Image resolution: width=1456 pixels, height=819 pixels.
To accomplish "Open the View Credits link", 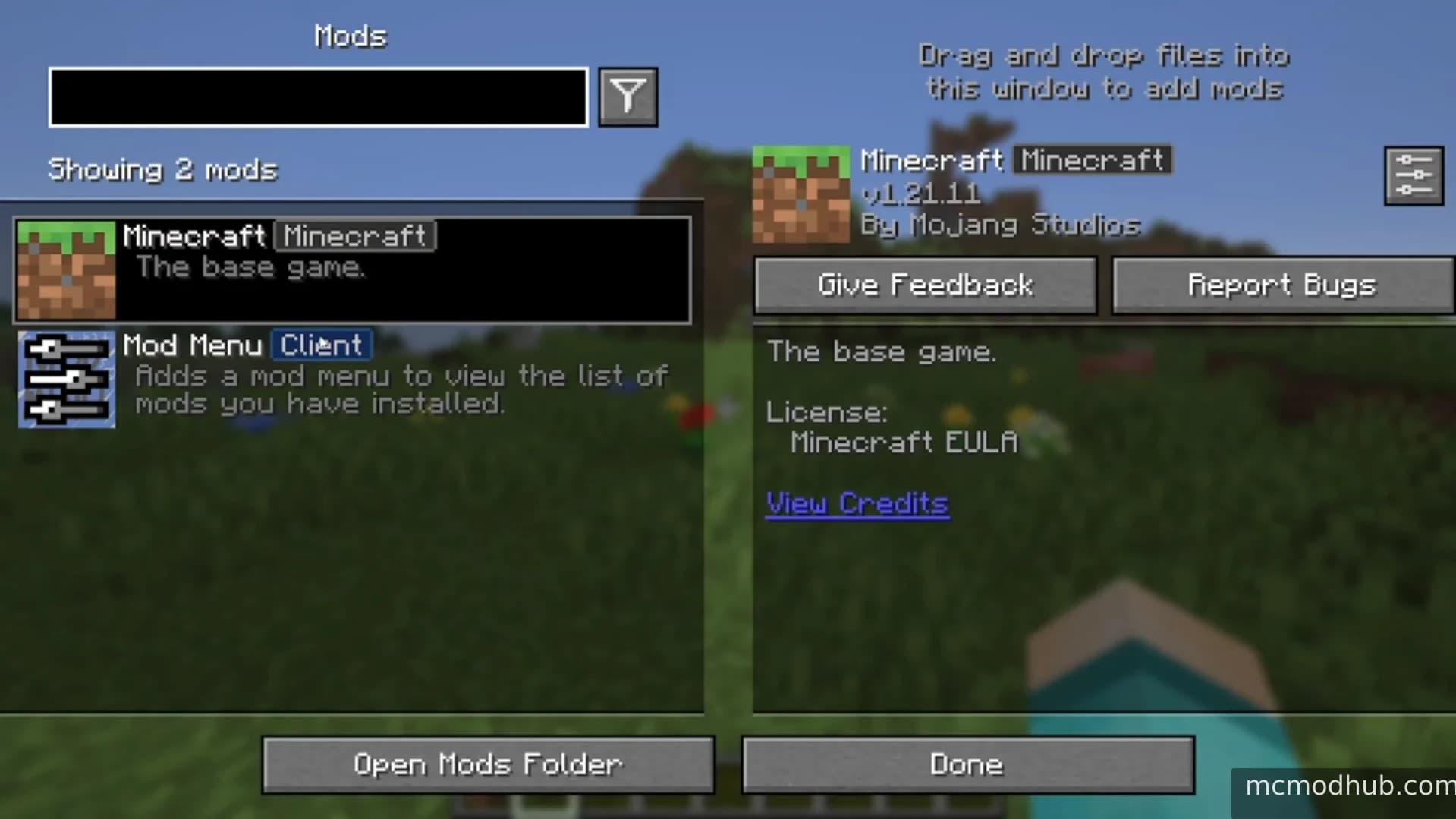I will (x=856, y=502).
